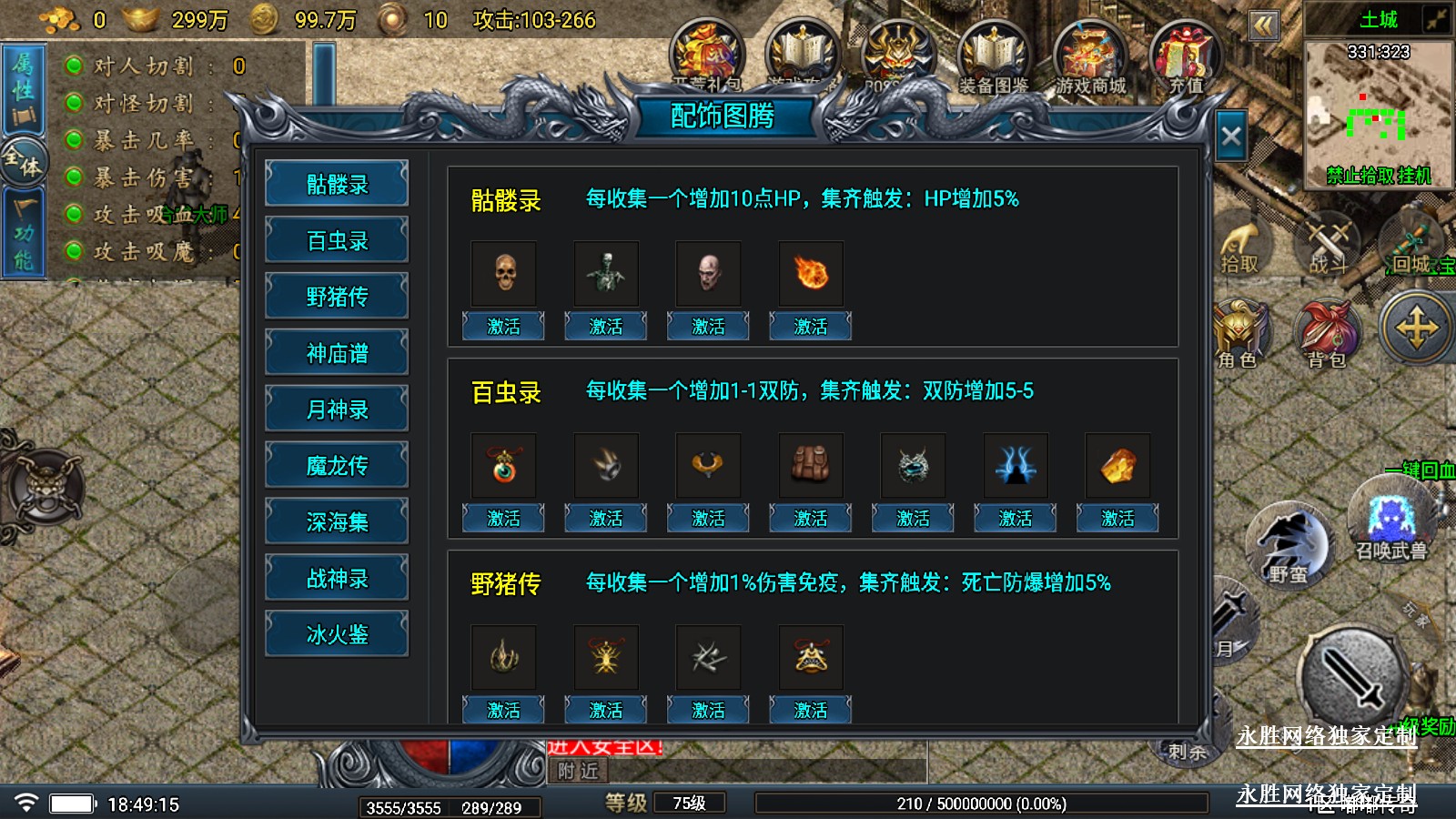Select the amber gem item icon
1456x819 pixels.
coord(1117,466)
